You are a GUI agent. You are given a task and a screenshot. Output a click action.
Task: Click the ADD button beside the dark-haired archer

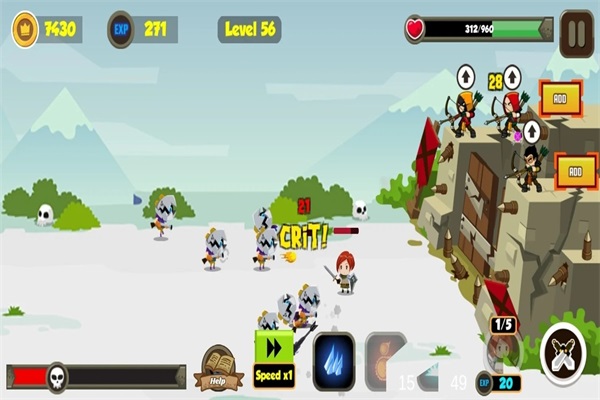575,170
